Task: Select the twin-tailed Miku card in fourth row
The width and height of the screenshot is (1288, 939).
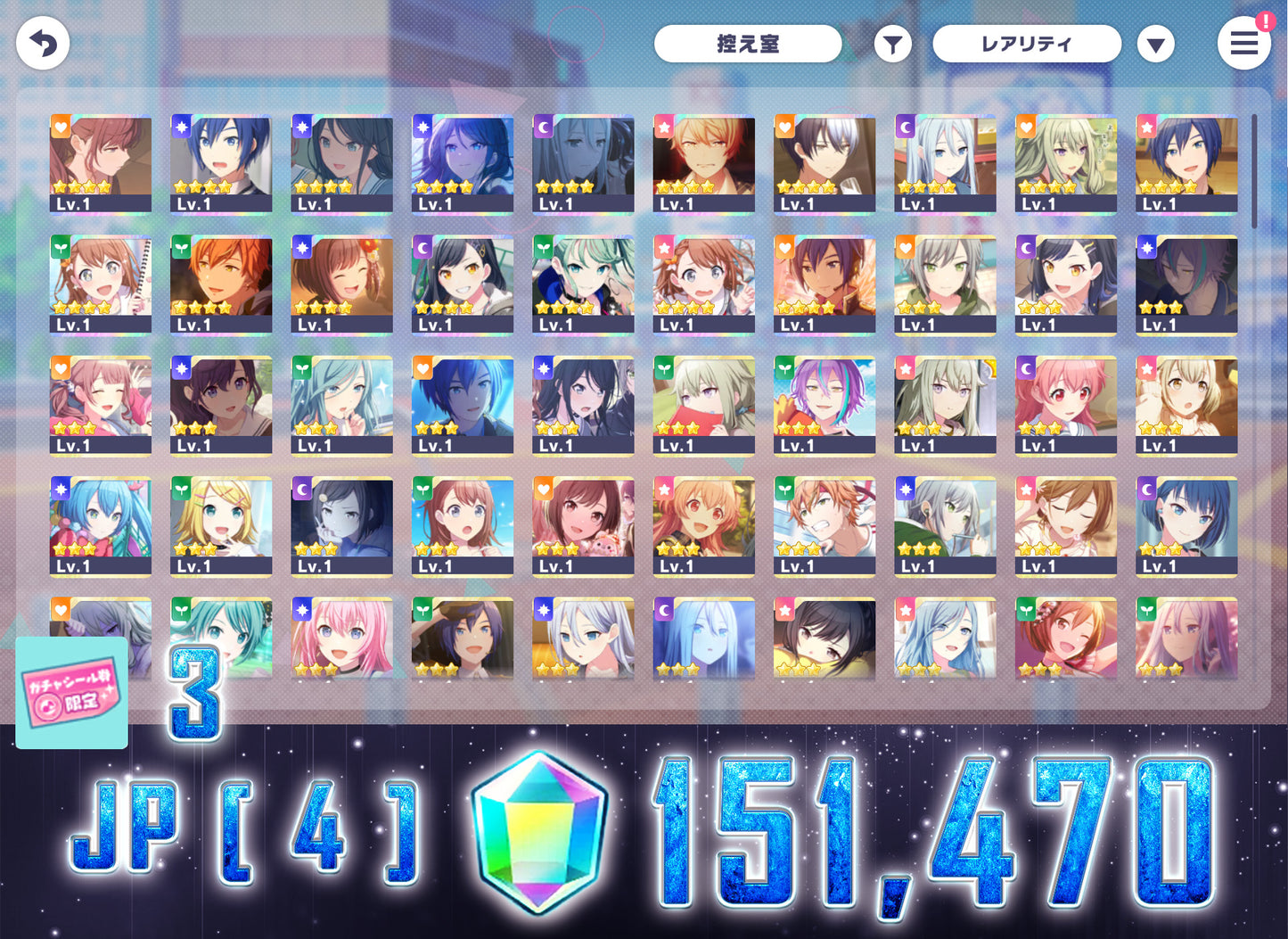Action: 101,526
